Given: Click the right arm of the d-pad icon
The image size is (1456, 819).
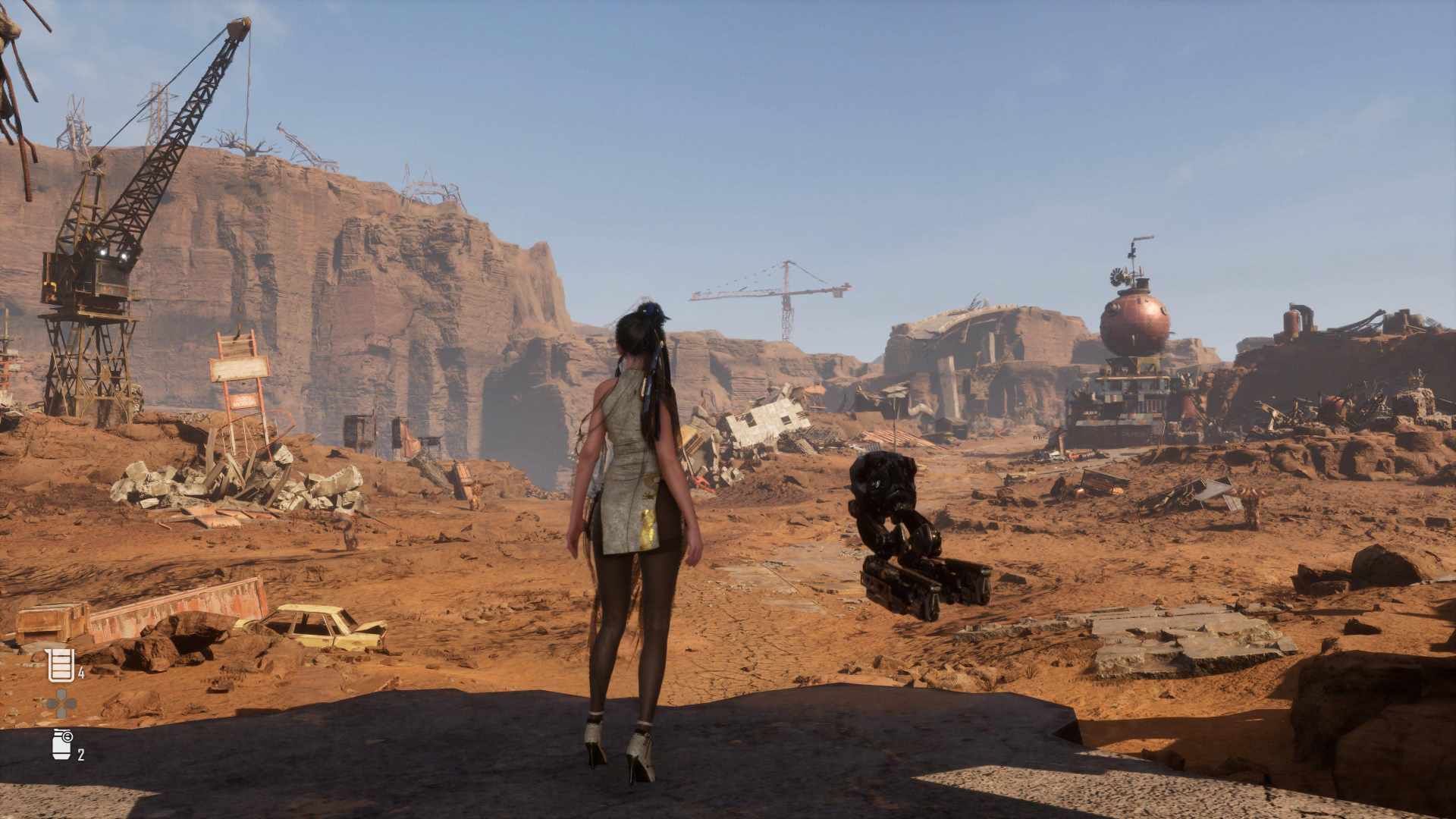Looking at the screenshot, I should coord(71,702).
